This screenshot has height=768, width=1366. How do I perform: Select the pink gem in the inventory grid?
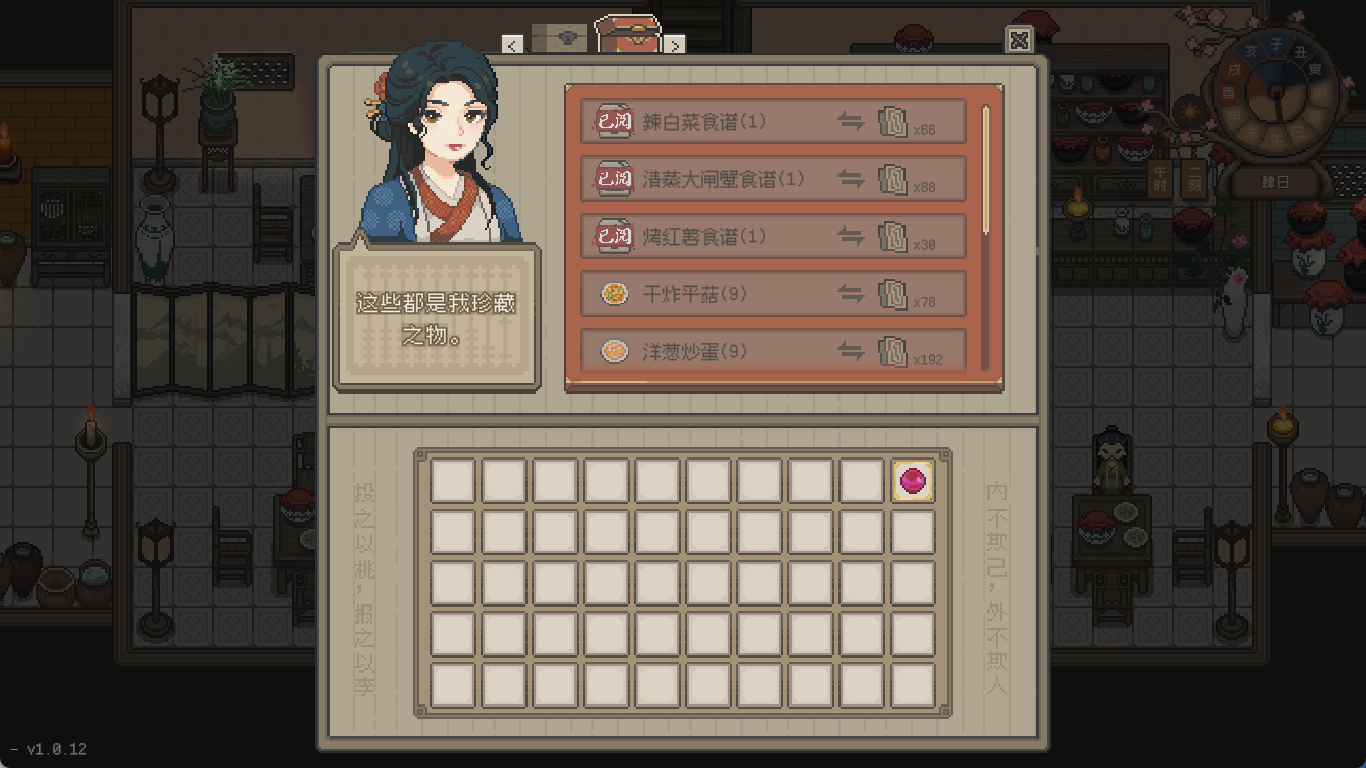click(x=911, y=482)
